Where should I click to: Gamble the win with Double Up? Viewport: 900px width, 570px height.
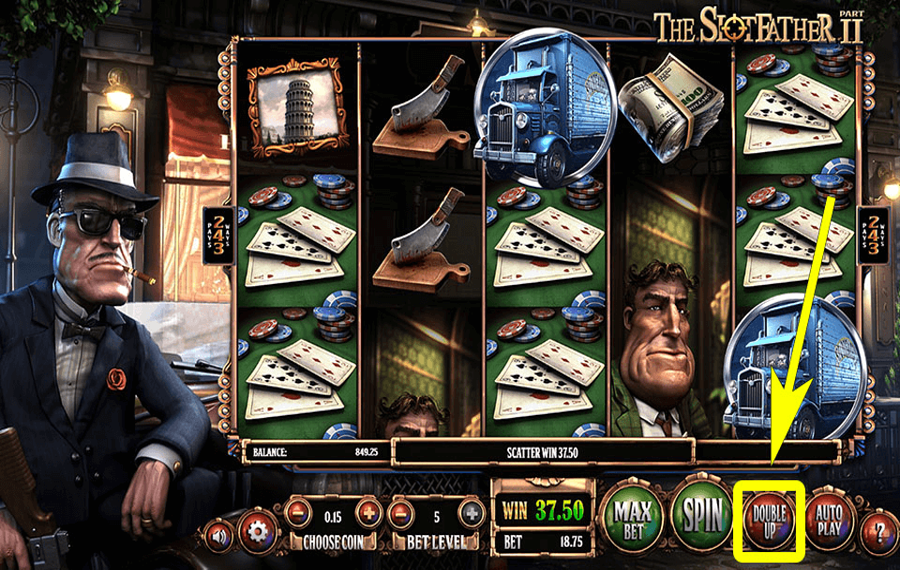(769, 518)
